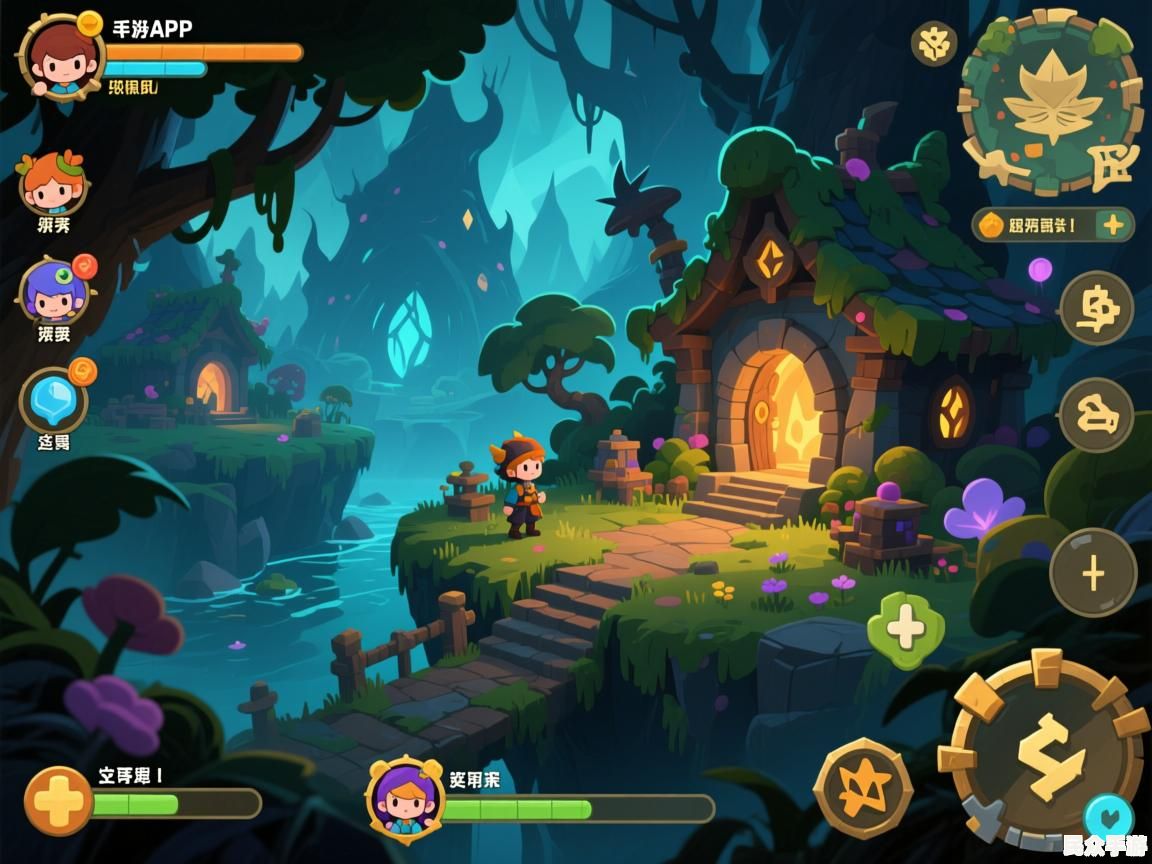Select the purple-haired party member portrait

click(x=54, y=290)
